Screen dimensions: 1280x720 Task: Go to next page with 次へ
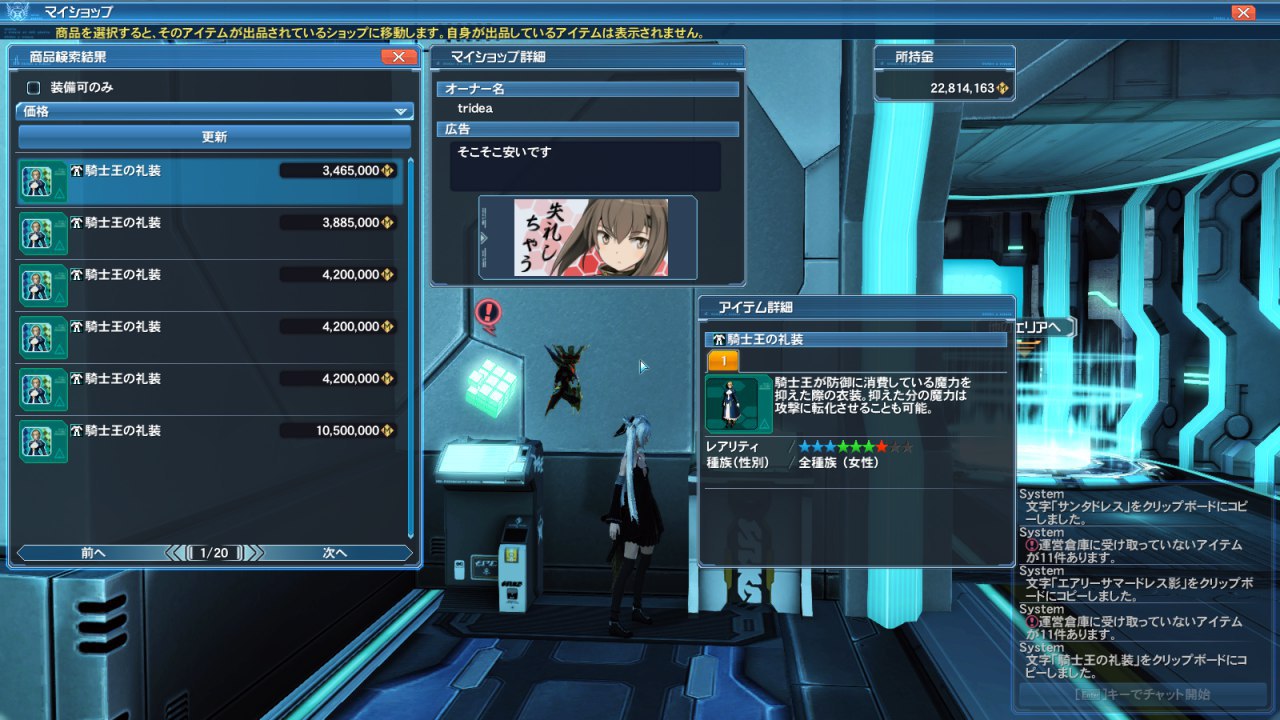(x=336, y=553)
